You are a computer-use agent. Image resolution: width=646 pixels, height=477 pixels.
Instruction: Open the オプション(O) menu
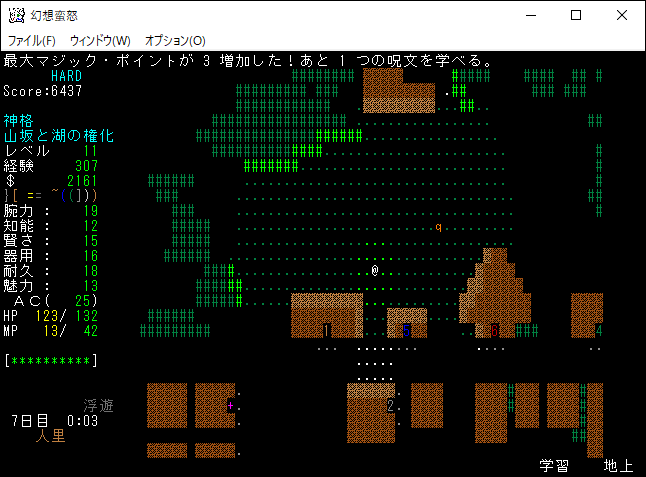(x=175, y=40)
